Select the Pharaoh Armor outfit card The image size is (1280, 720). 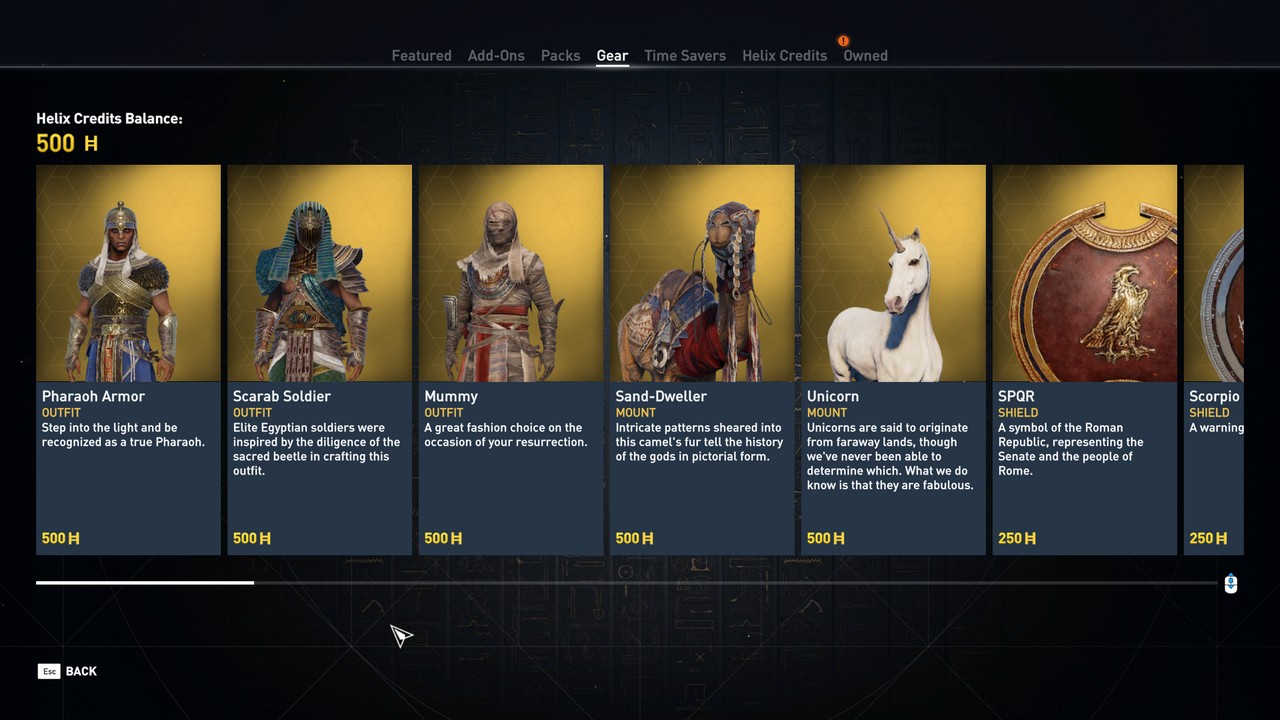coord(128,359)
